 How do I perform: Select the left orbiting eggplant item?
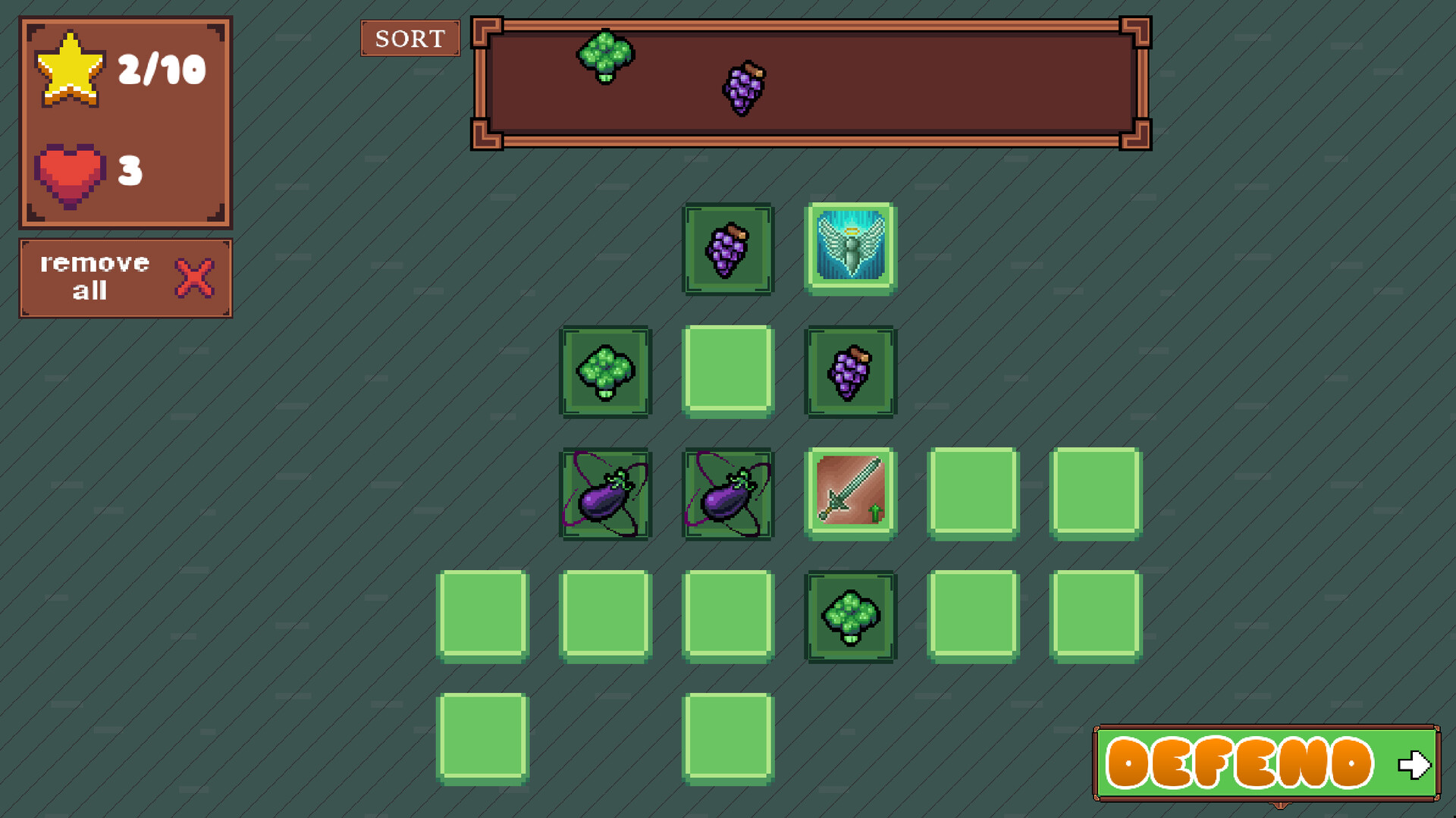(x=604, y=494)
